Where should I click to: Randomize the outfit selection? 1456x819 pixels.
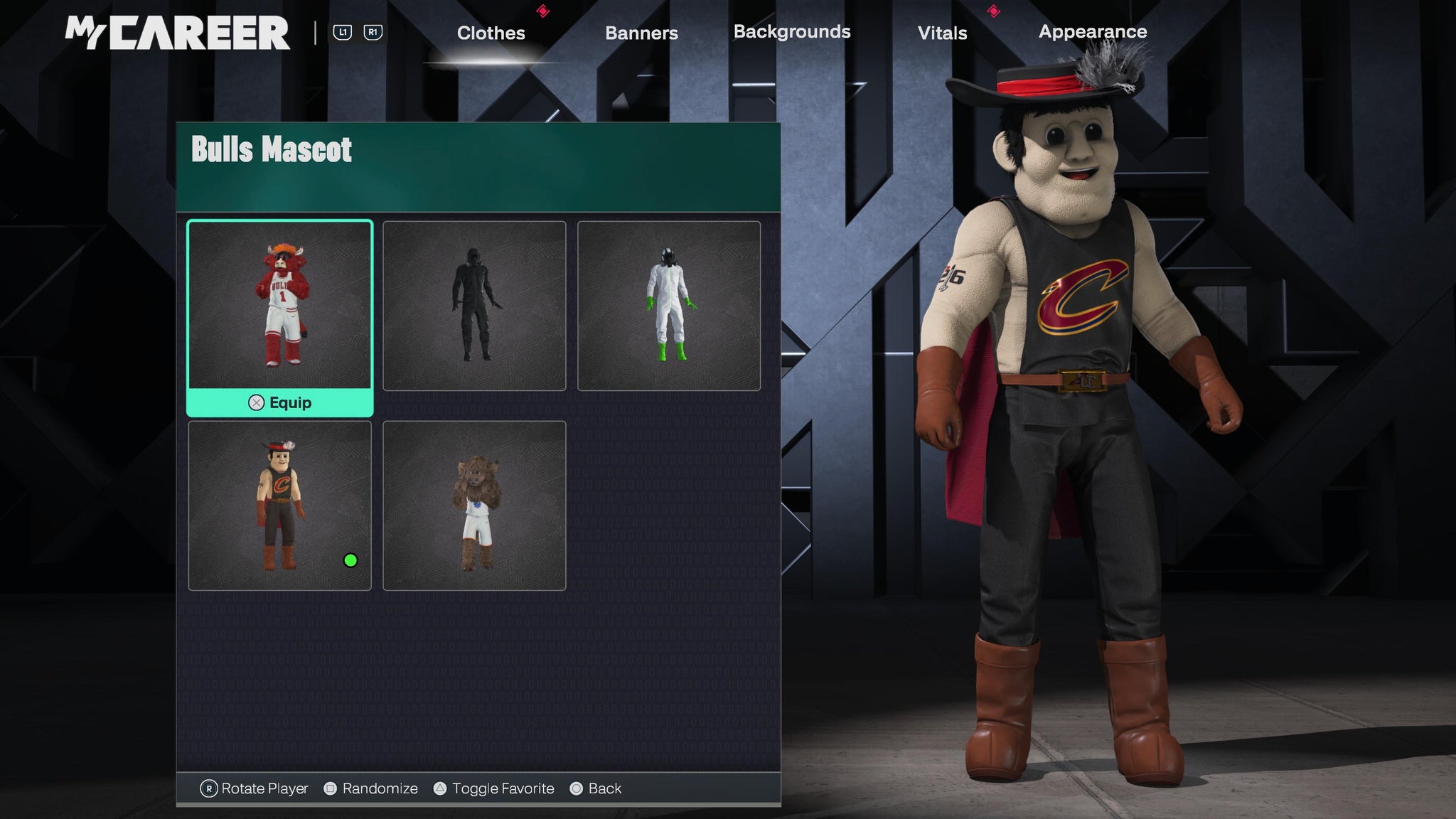(371, 788)
